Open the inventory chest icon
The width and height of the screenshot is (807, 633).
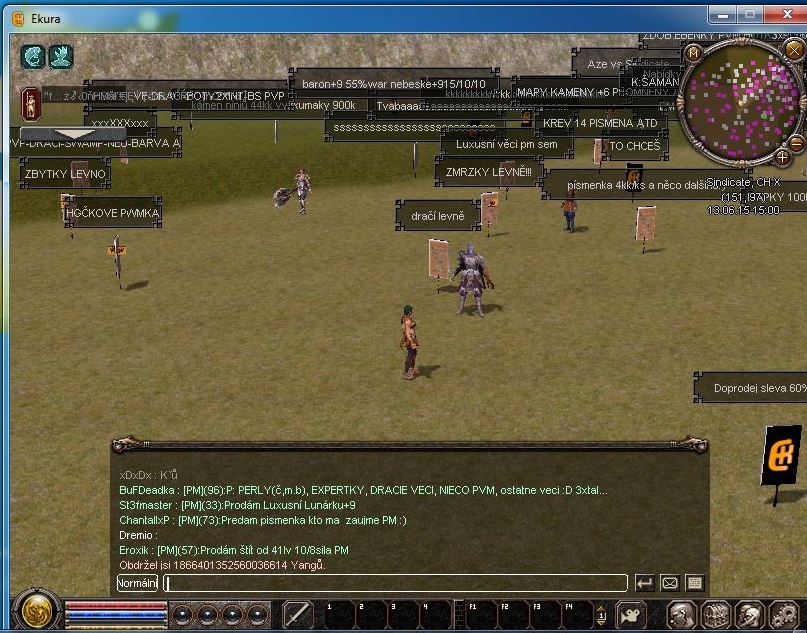click(715, 614)
